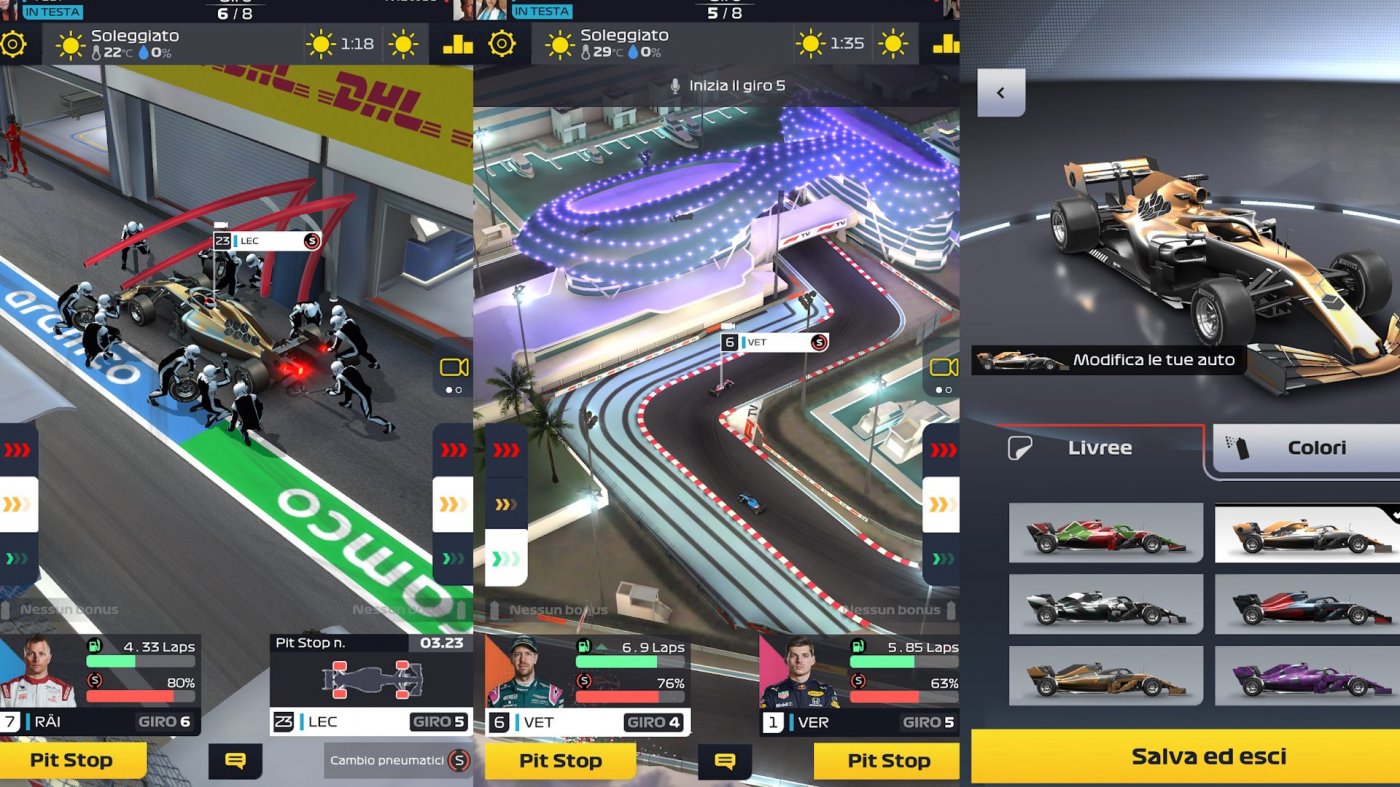Engage the green pace chevrons for LEC
1400x787 pixels.
pos(452,559)
